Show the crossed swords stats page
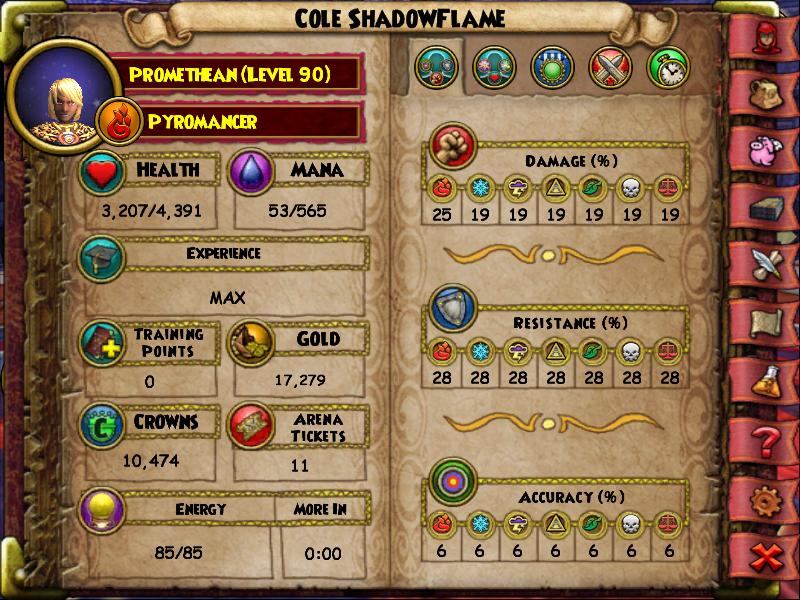This screenshot has width=800, height=600. tap(611, 68)
